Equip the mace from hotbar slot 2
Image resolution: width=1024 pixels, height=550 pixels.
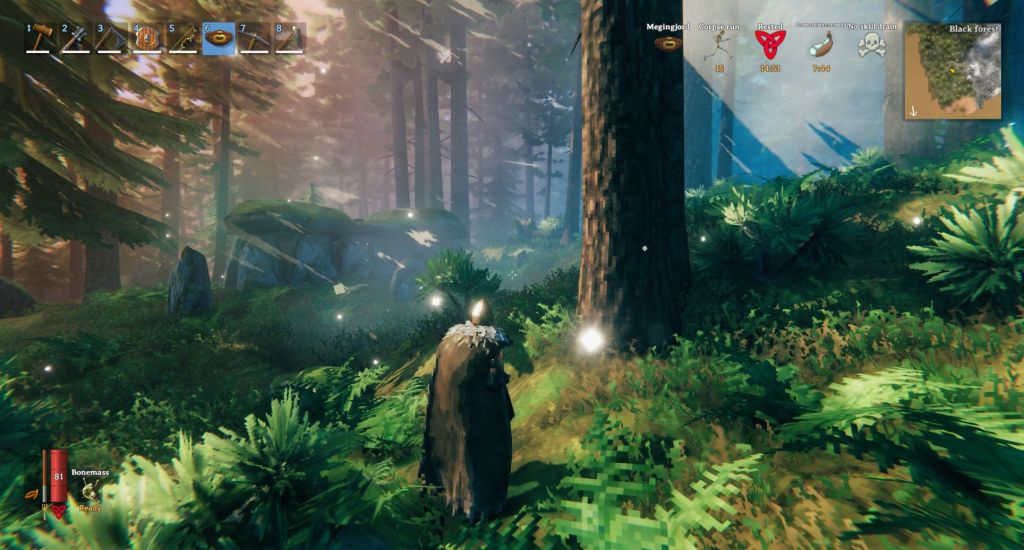point(76,38)
